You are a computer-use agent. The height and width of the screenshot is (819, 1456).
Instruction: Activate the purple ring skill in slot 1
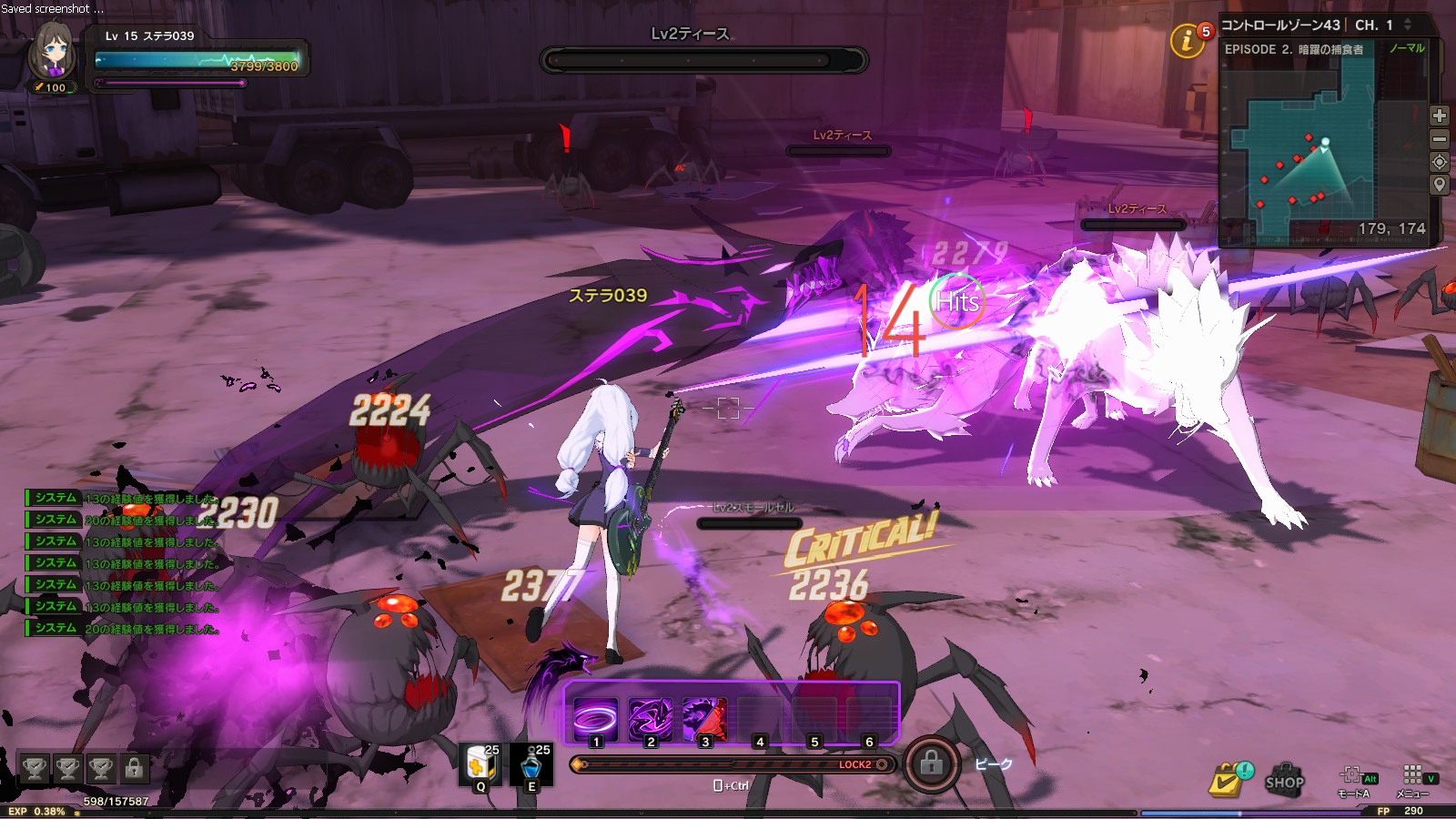(x=596, y=719)
